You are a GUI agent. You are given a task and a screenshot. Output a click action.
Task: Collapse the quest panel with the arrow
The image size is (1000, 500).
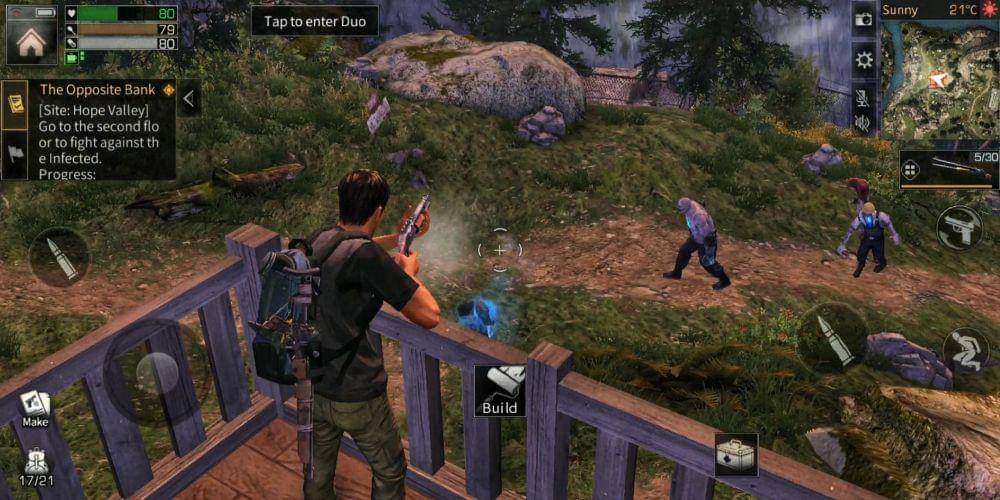(189, 98)
